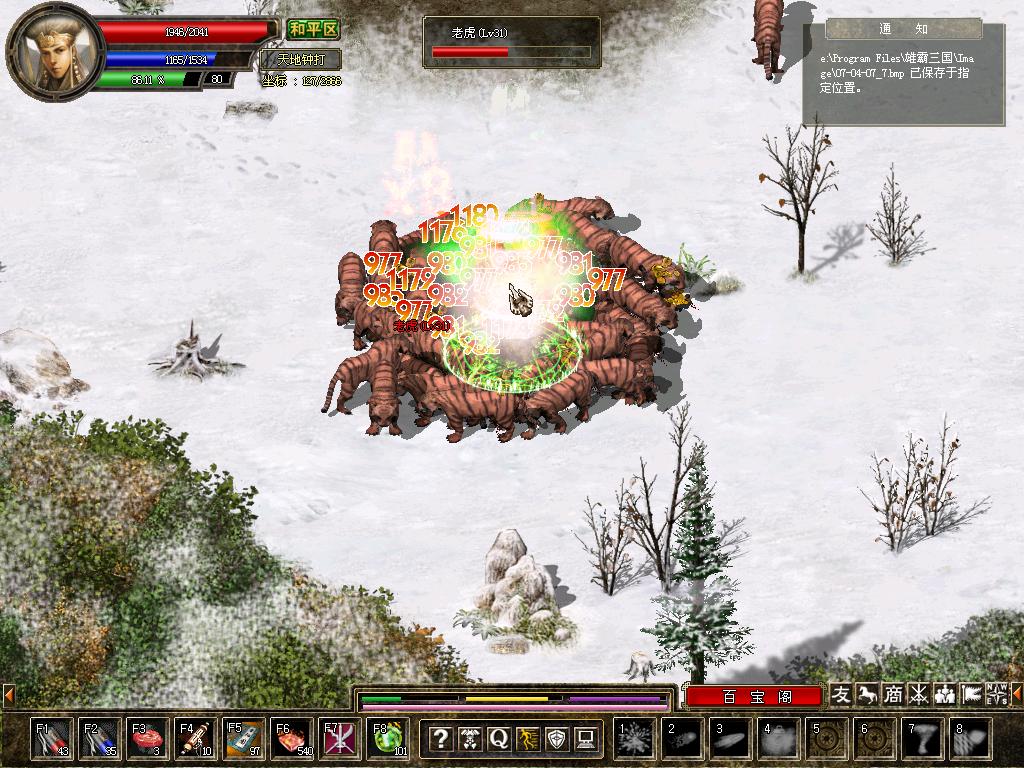The height and width of the screenshot is (768, 1024).
Task: Open the merchant (商) button
Action: coord(893,694)
